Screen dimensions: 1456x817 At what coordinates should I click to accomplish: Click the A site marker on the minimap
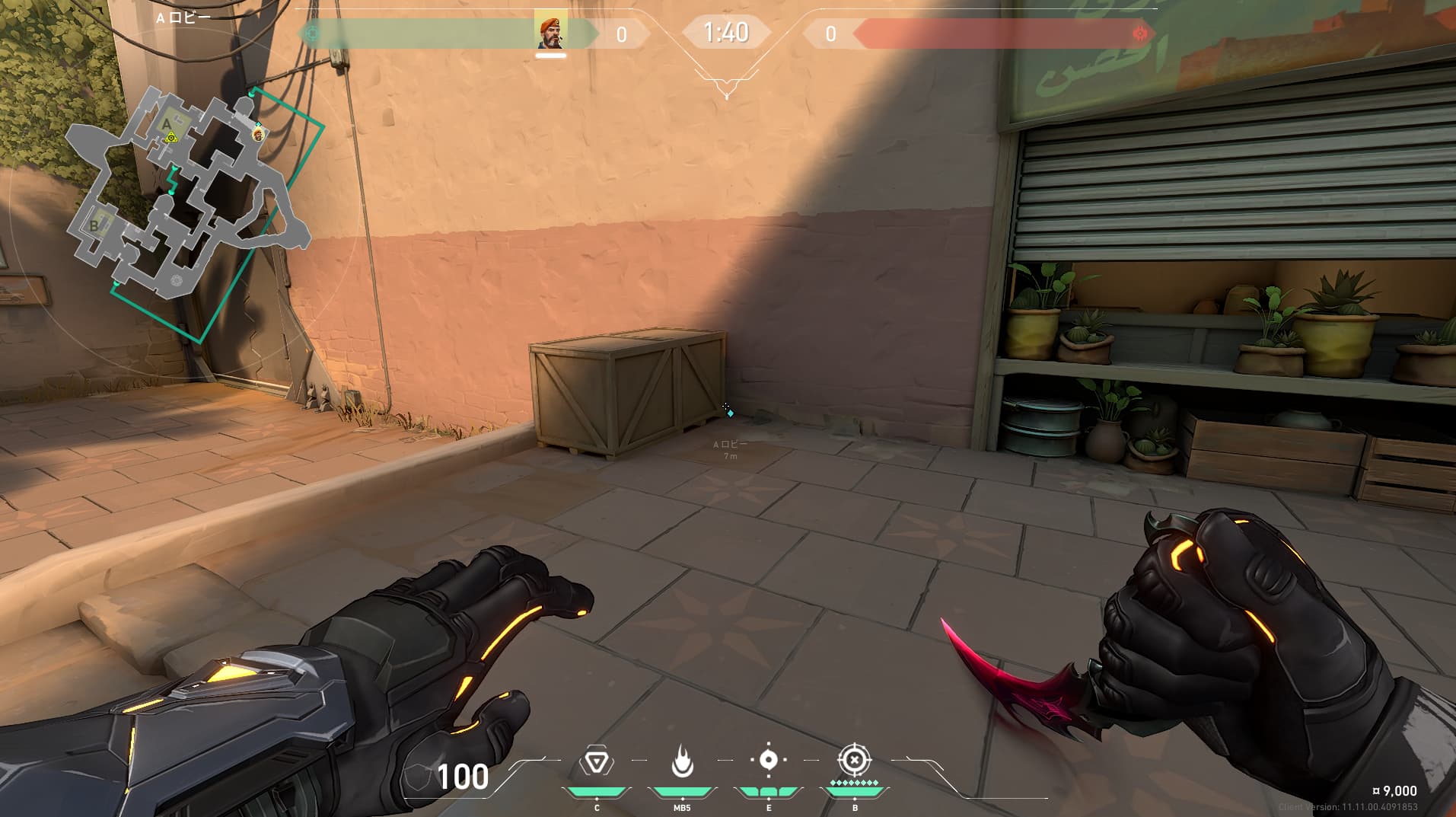tap(167, 124)
